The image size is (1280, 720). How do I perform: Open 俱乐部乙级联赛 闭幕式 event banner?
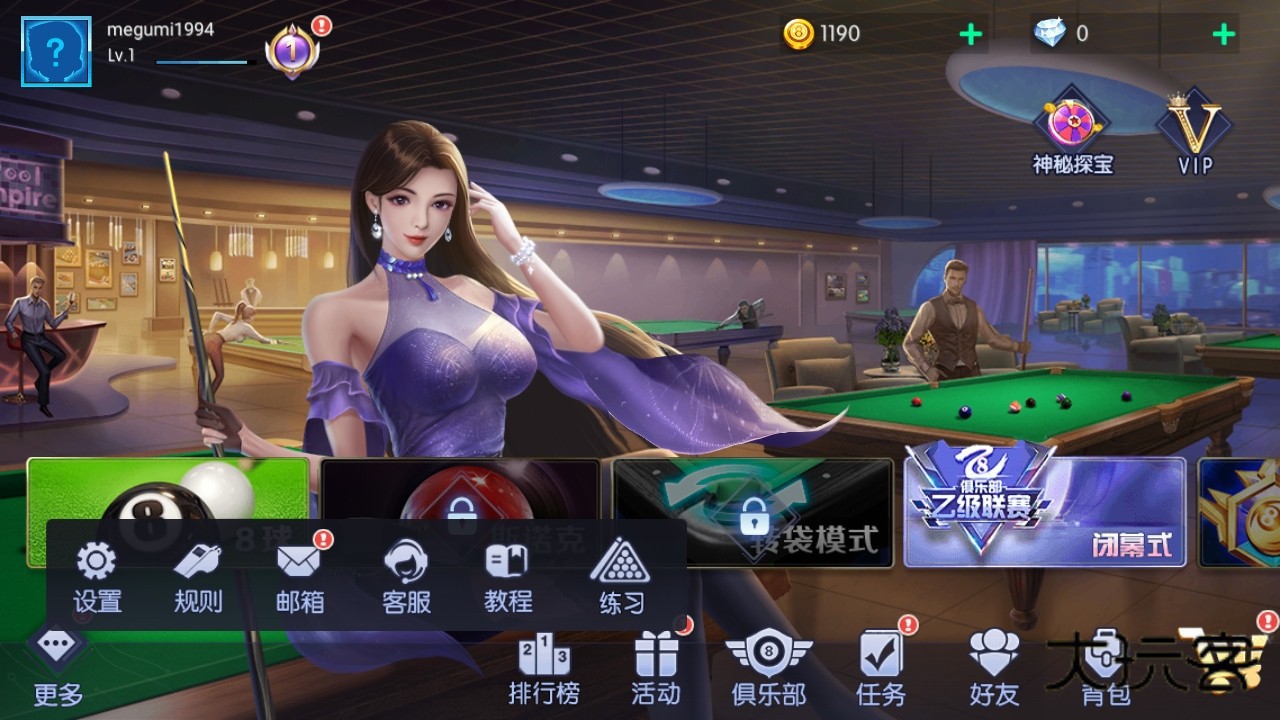[x=1045, y=512]
